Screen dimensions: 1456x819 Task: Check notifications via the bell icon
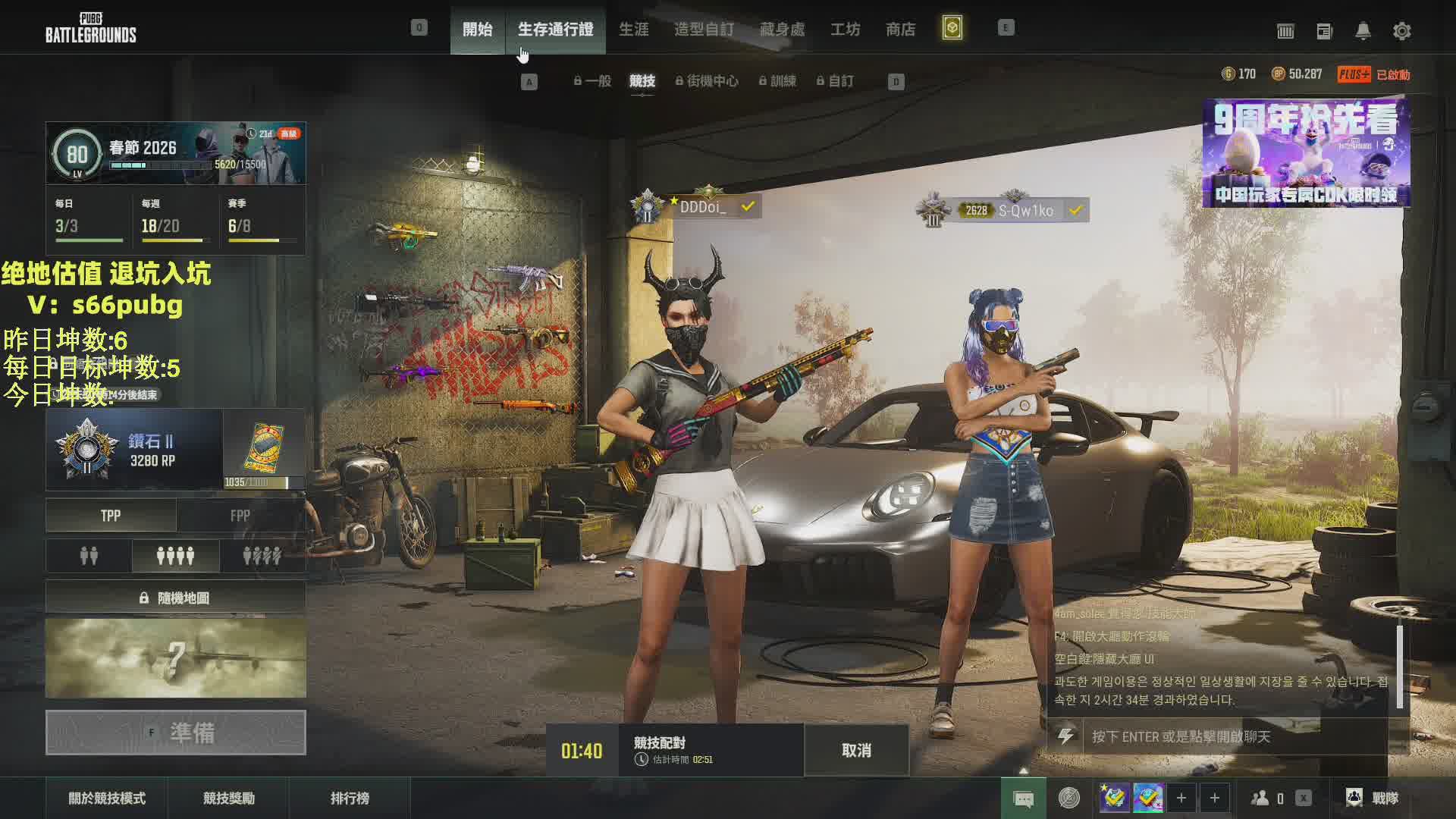click(1363, 31)
